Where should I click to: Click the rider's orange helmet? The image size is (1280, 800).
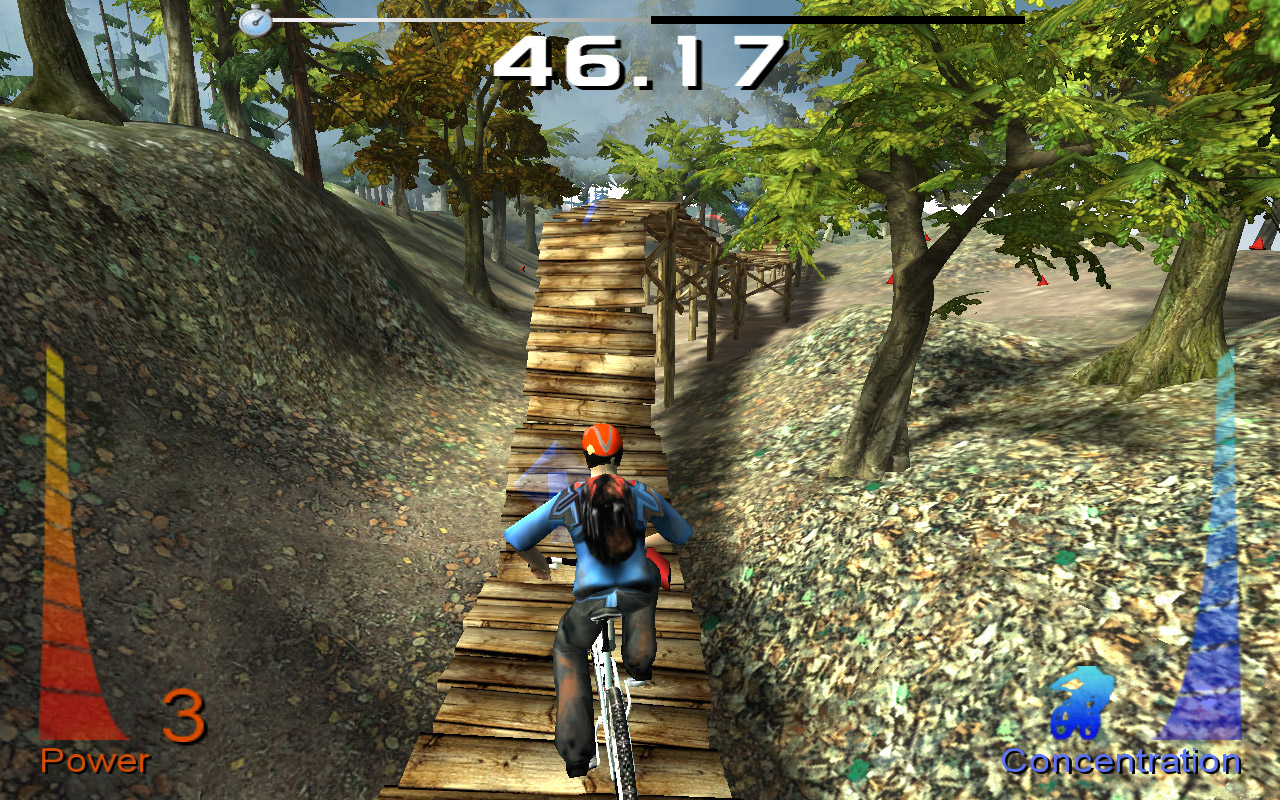(603, 441)
